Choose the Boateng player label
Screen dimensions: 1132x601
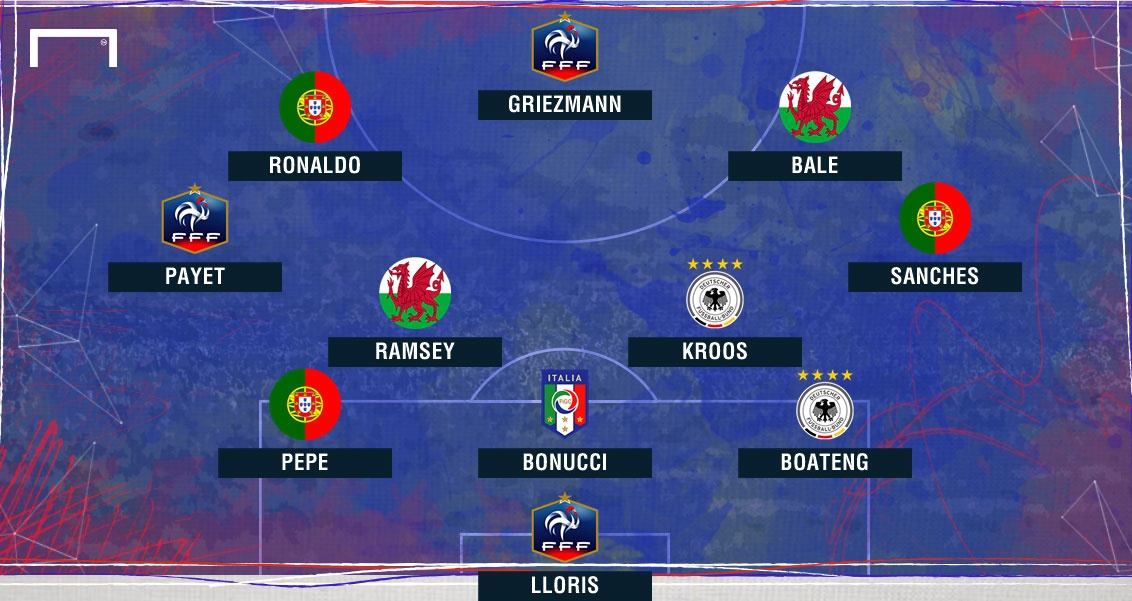[825, 462]
